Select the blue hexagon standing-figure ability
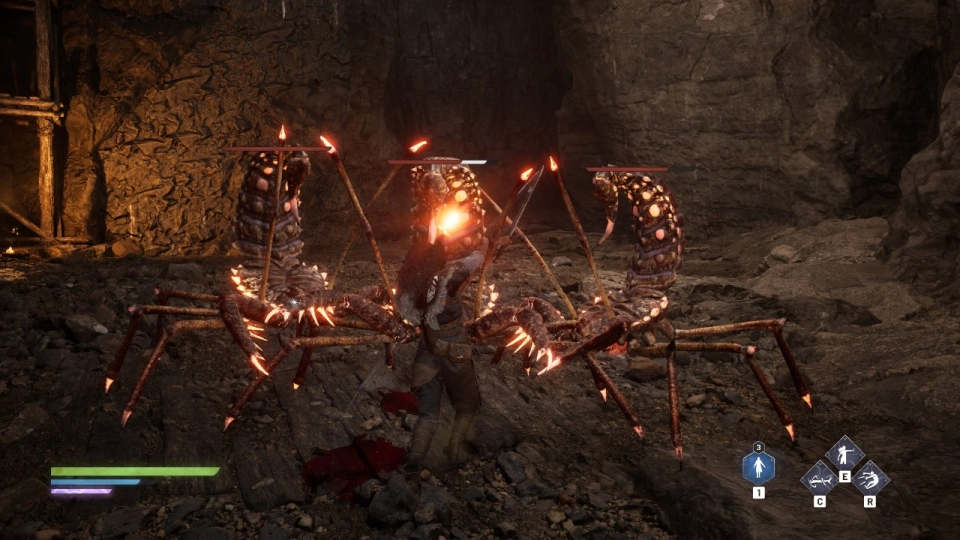 [x=758, y=467]
